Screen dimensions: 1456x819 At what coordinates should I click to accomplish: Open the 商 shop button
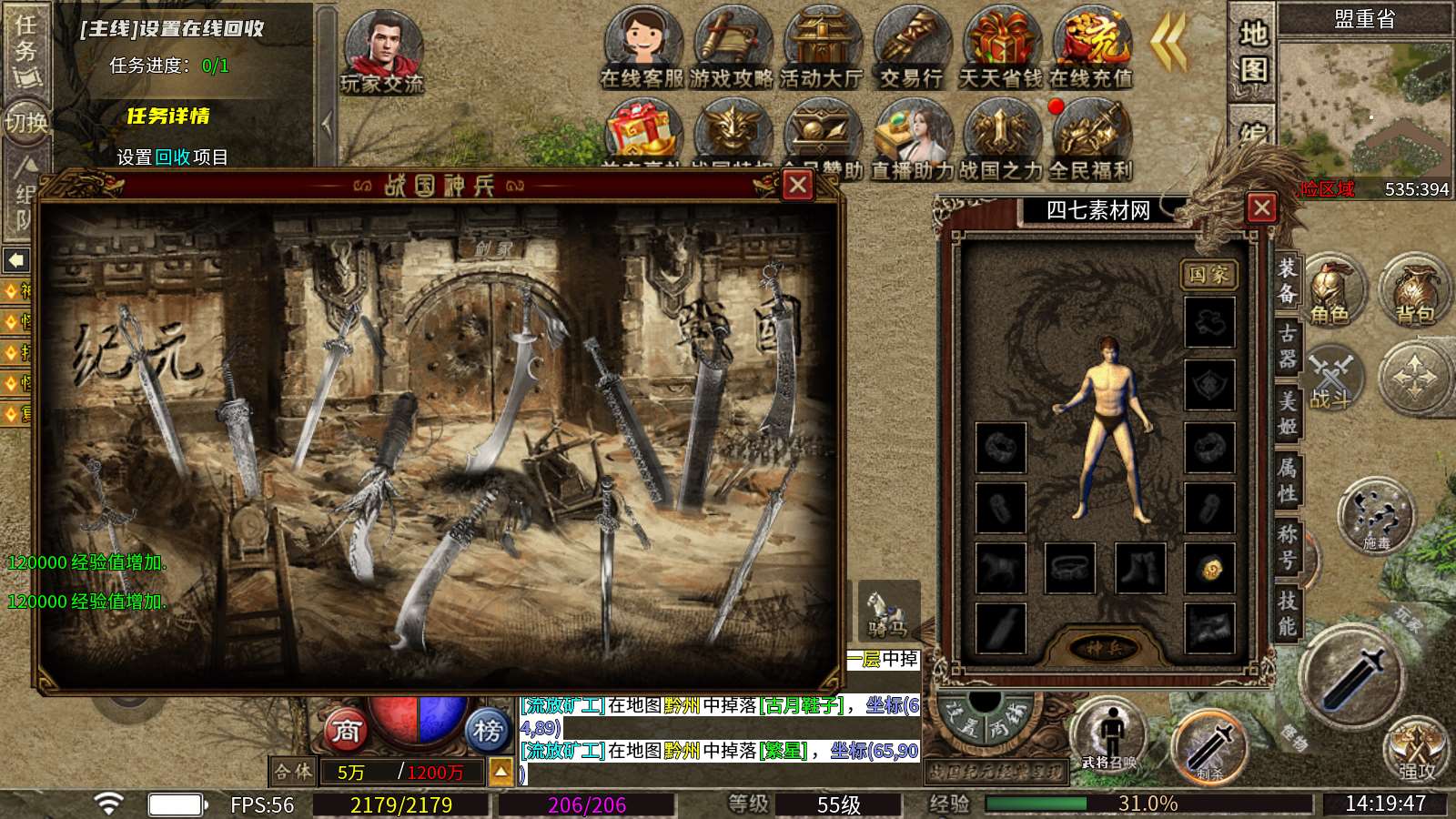[x=346, y=730]
